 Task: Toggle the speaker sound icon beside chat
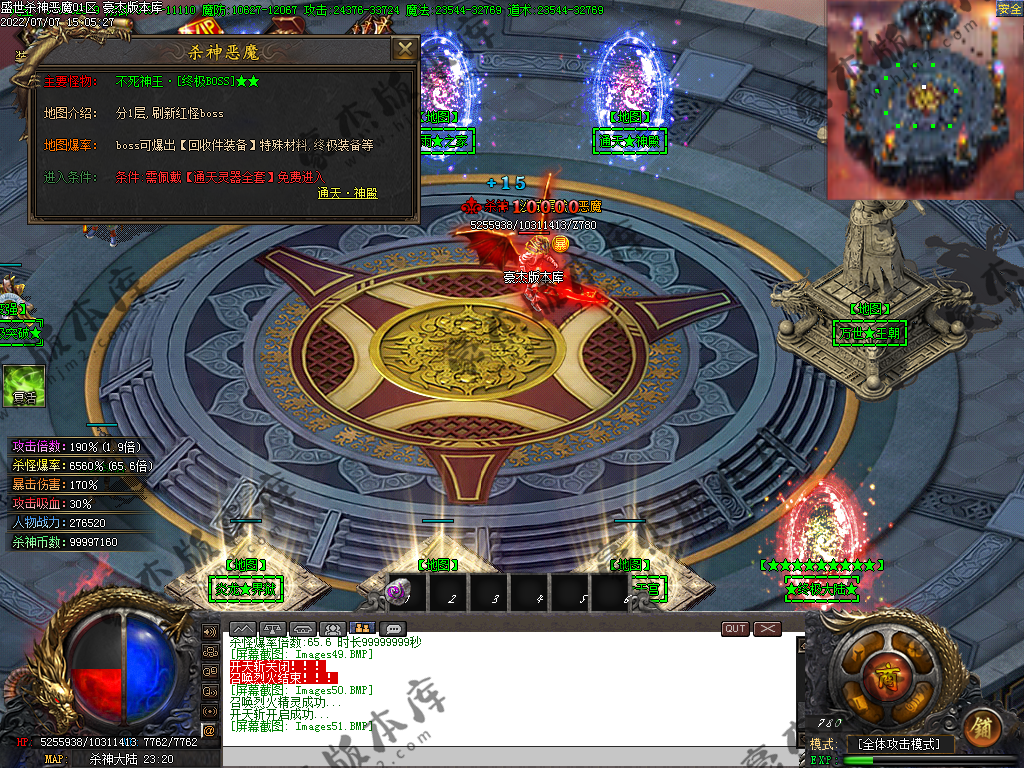[209, 632]
